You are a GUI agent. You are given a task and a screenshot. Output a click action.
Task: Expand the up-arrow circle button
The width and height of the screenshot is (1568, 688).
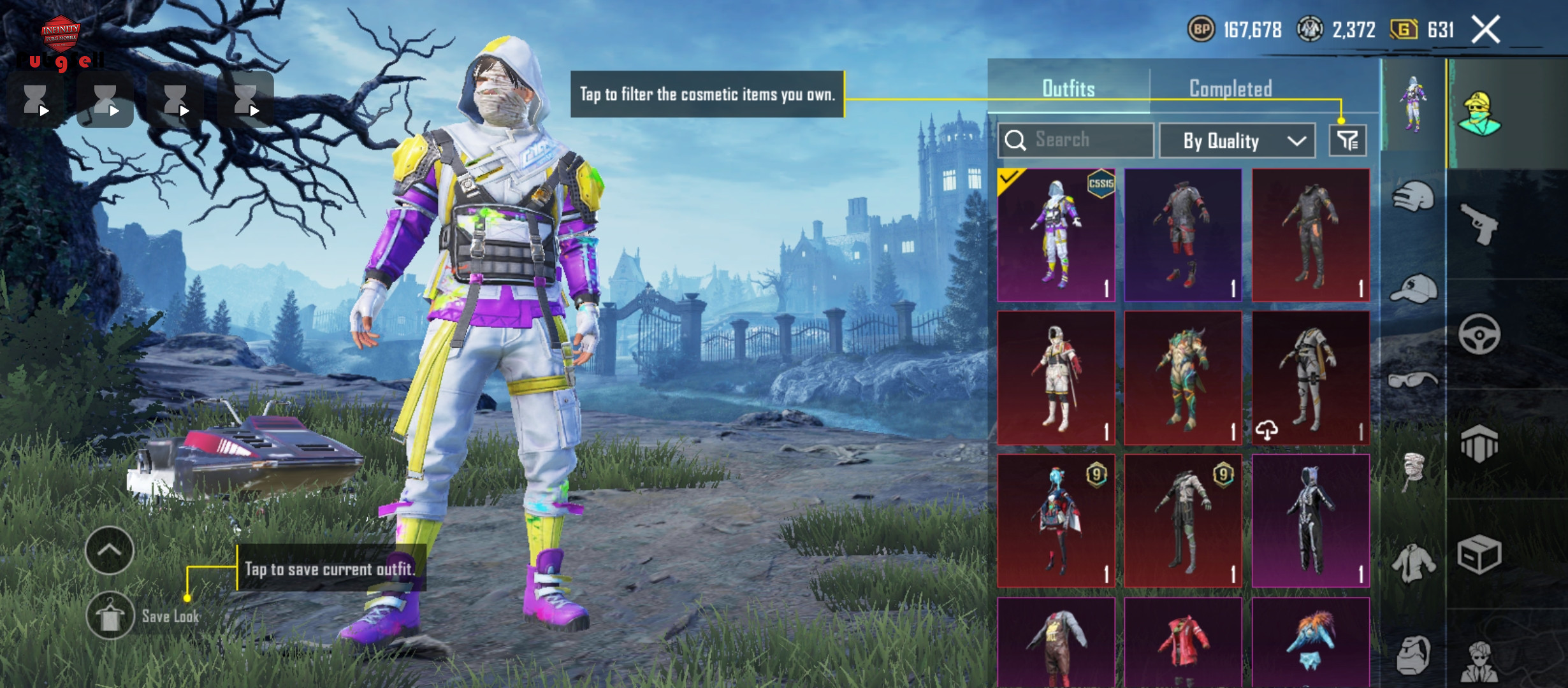(x=109, y=550)
